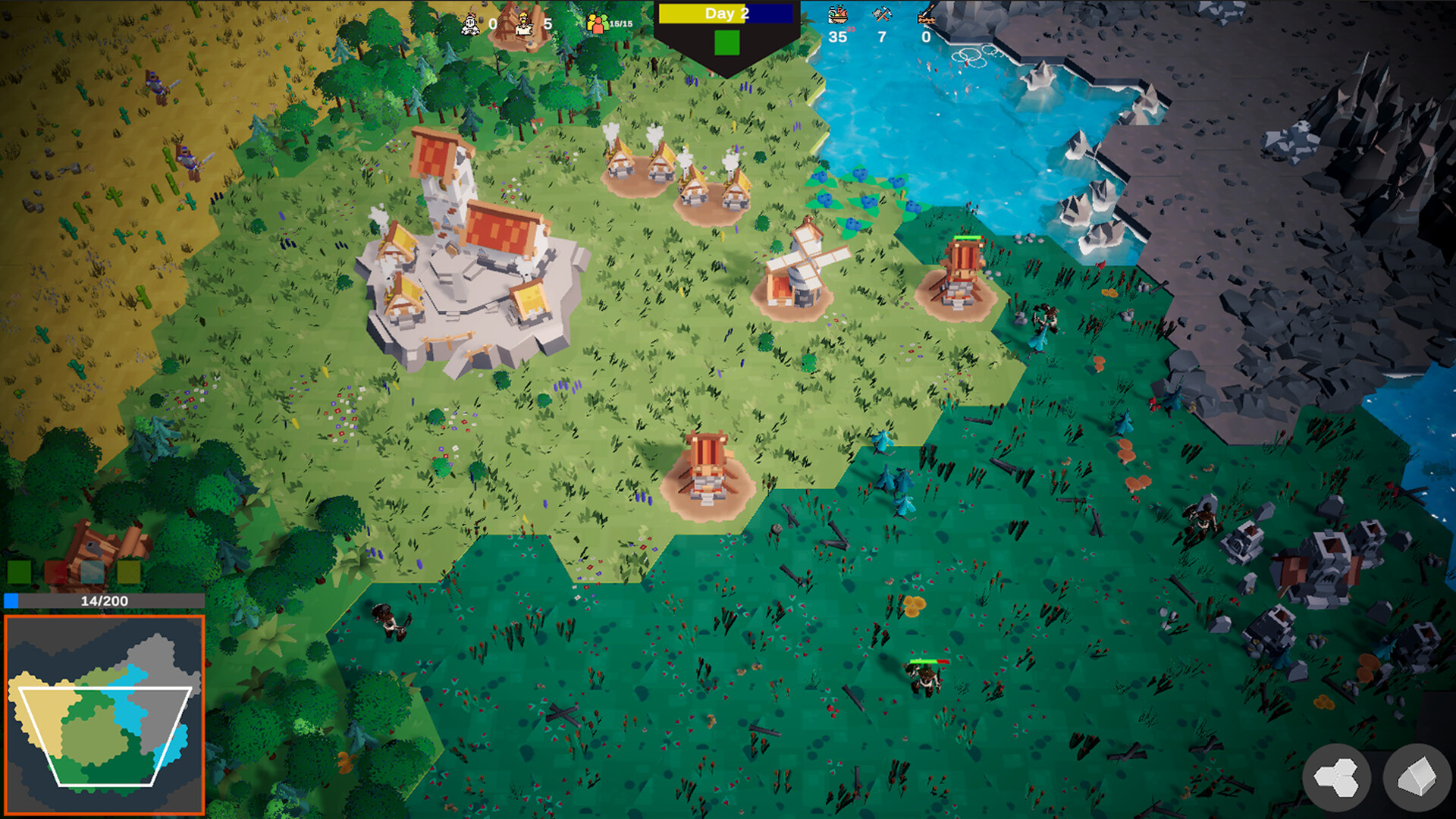1456x819 pixels.
Task: Toggle the left green square beside the ruined building
Action: 19,571
